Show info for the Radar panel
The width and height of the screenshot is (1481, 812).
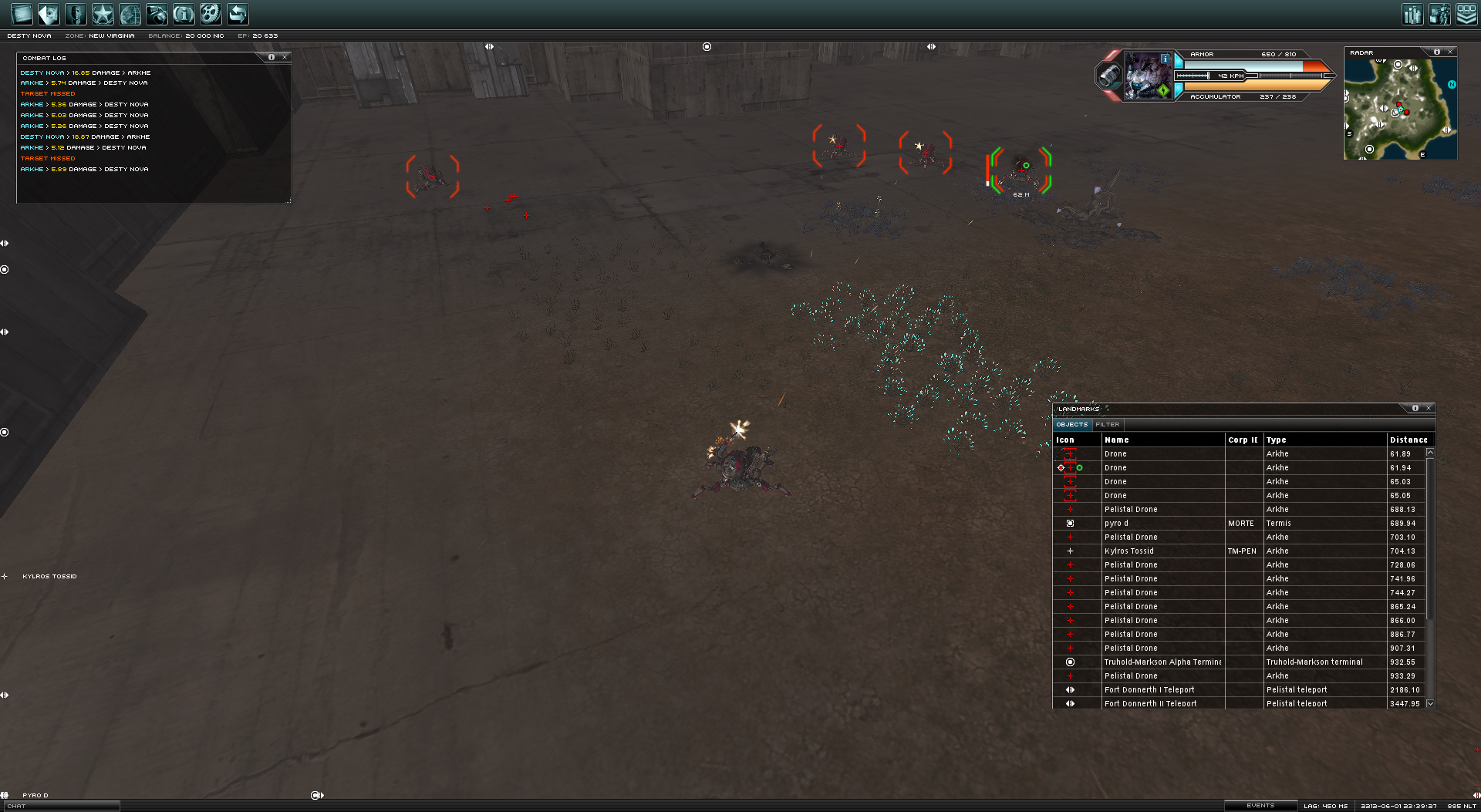pyautogui.click(x=1436, y=52)
